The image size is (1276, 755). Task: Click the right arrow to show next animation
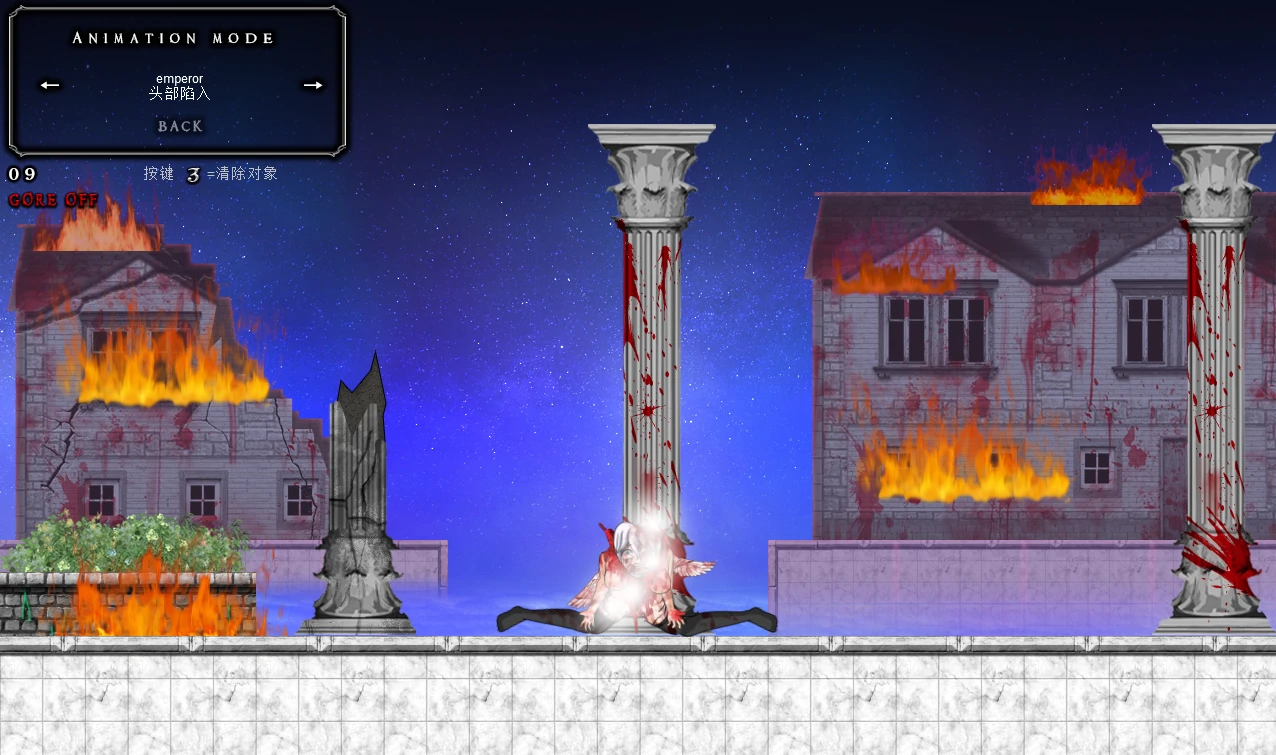click(313, 85)
